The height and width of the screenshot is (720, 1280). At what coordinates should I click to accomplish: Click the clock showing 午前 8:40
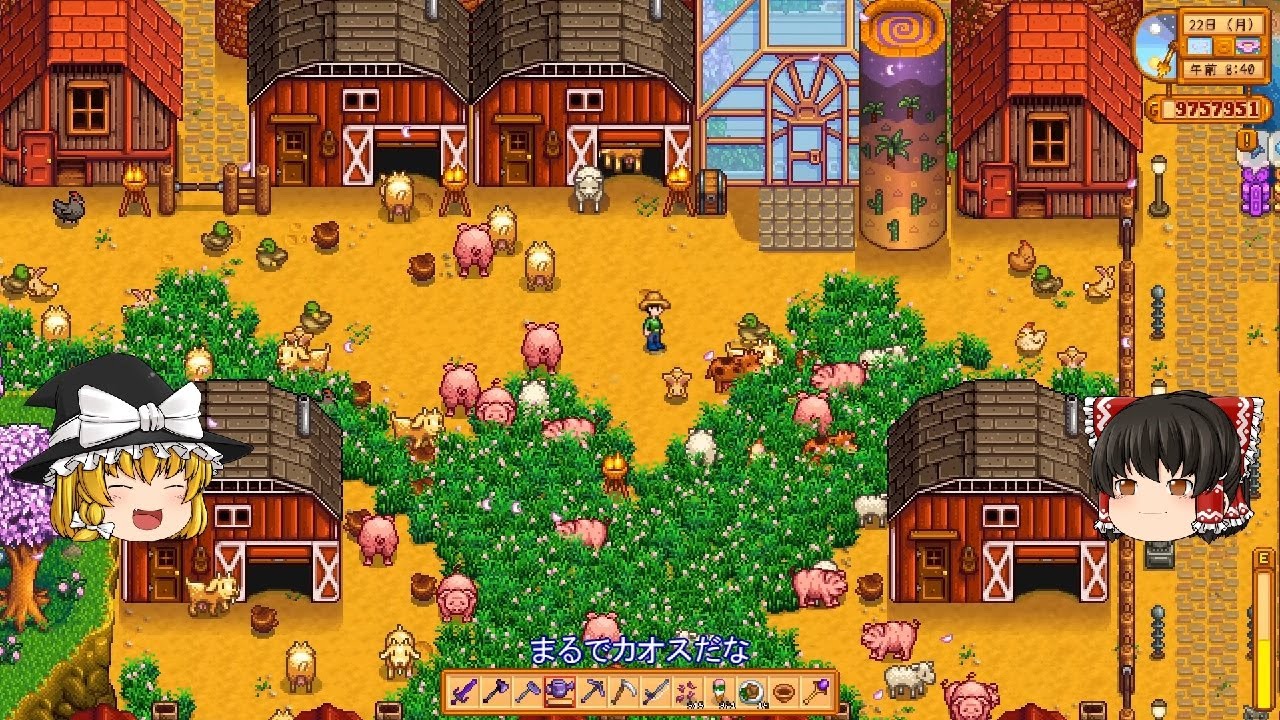(x=1222, y=68)
